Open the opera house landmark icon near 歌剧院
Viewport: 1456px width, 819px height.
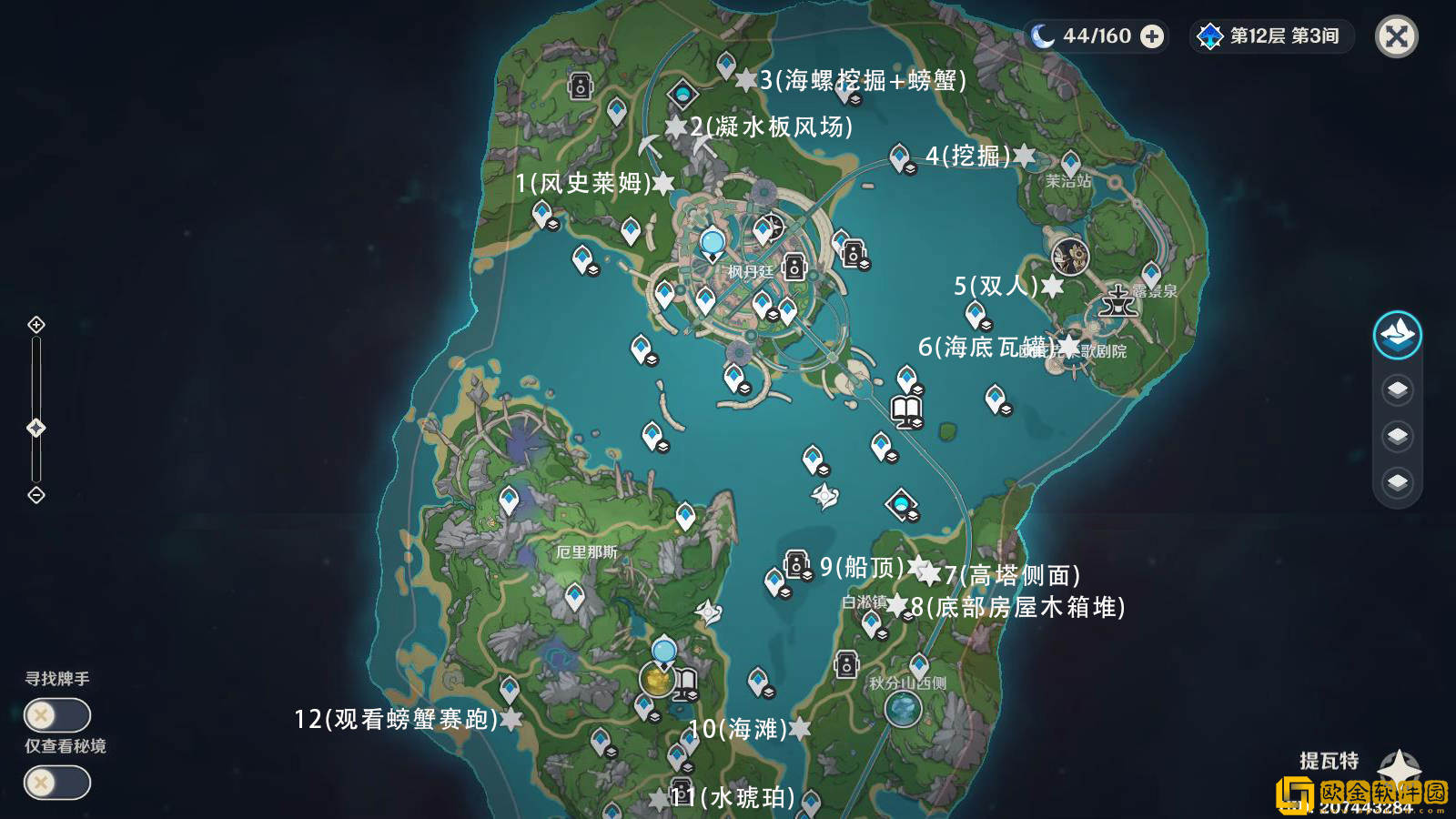click(1072, 258)
